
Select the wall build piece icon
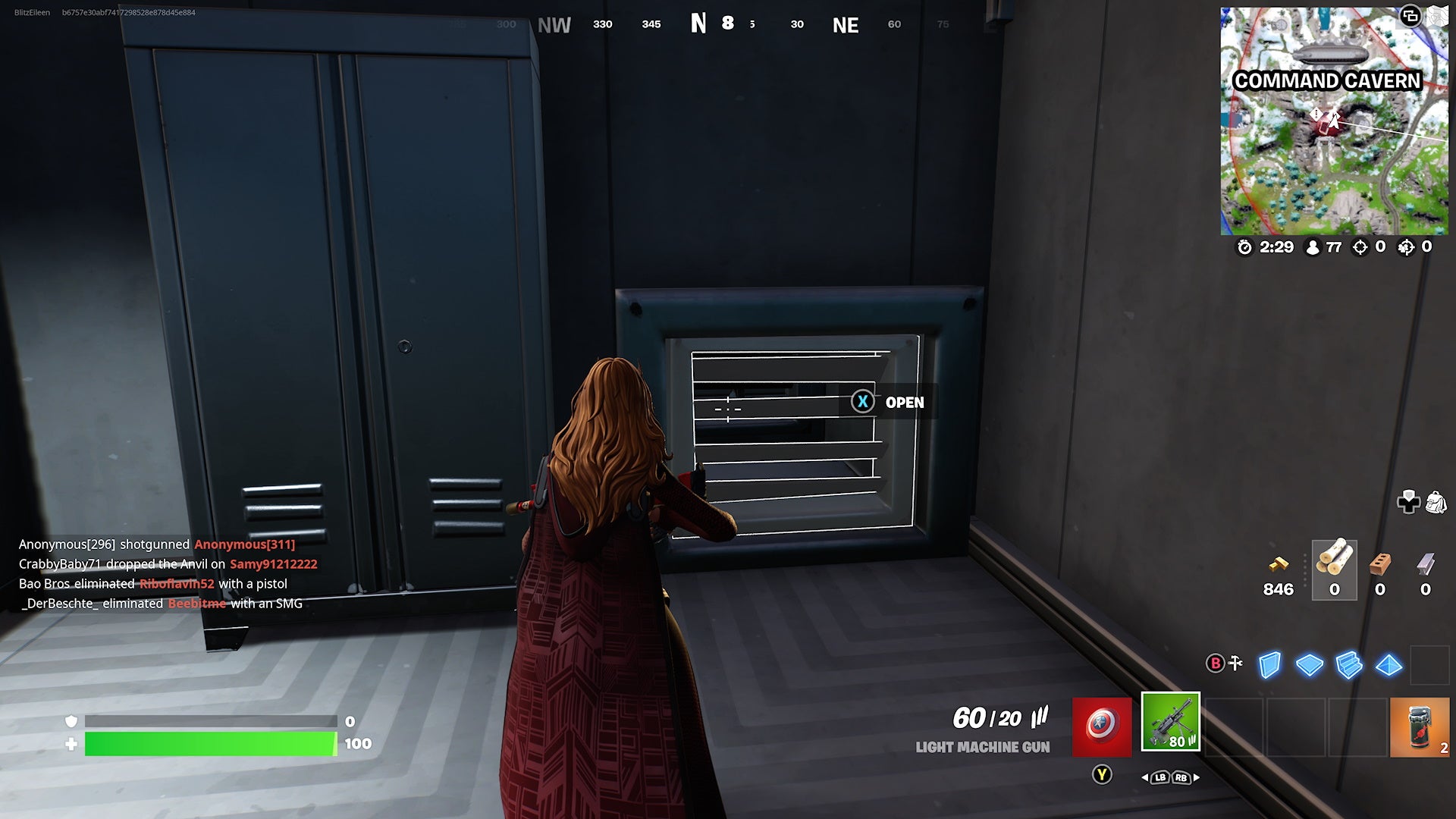point(1270,666)
